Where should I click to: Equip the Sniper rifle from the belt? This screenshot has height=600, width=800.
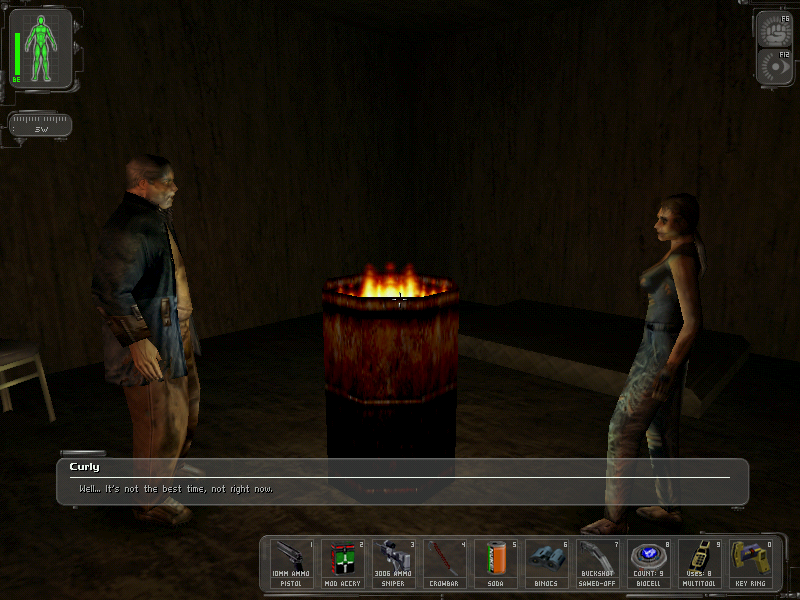coord(394,563)
